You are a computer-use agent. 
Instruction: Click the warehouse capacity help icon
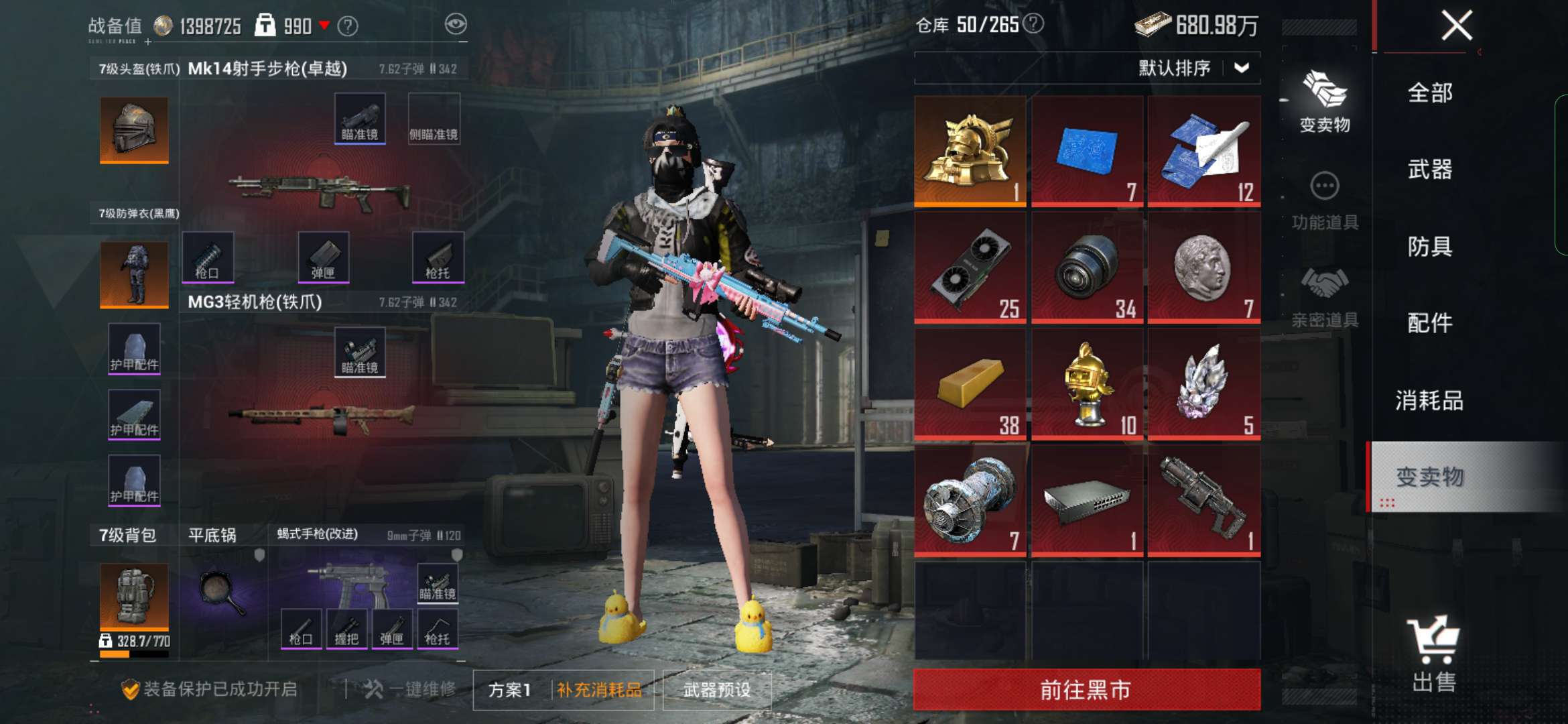click(1034, 24)
